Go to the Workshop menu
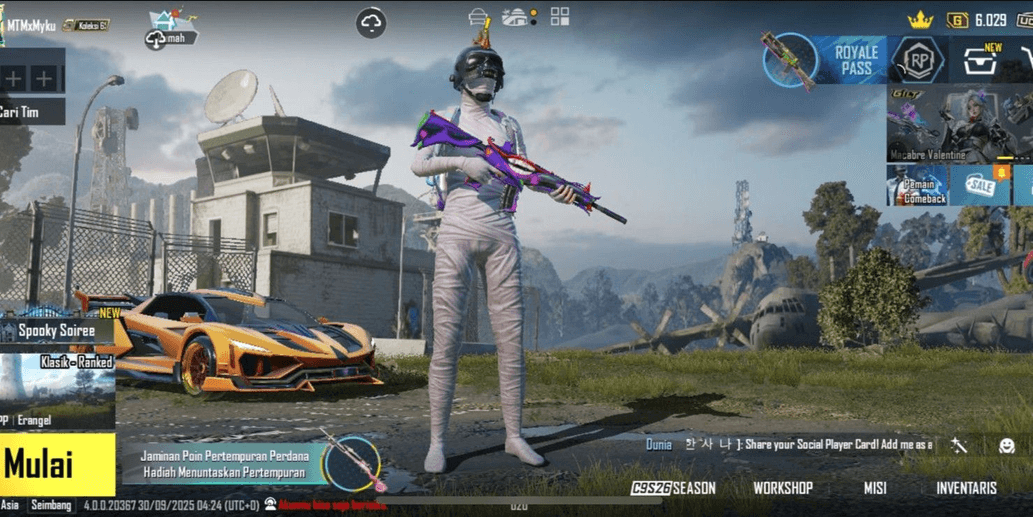The width and height of the screenshot is (1033, 517). (x=782, y=488)
